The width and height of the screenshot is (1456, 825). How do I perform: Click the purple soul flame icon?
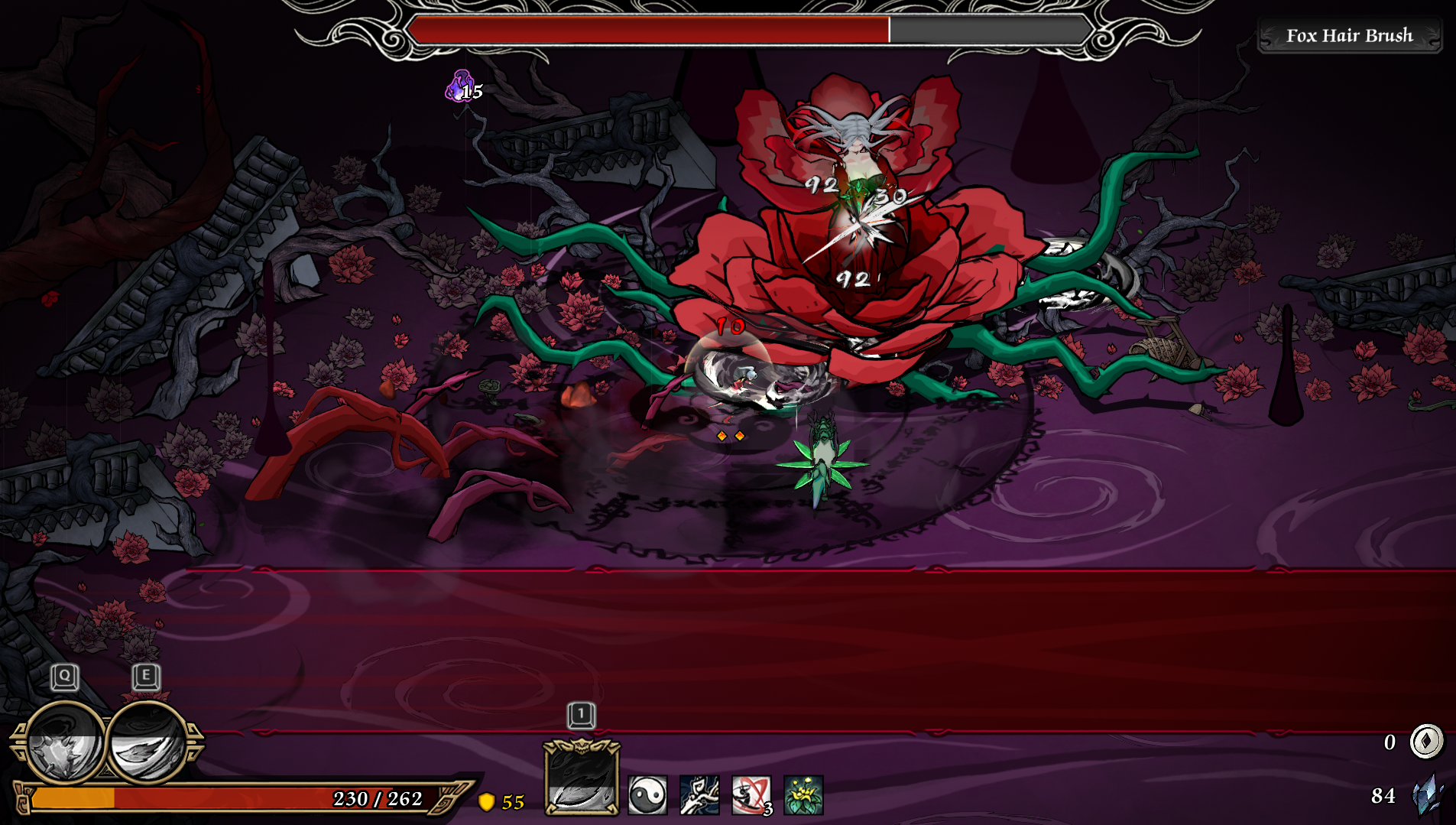tap(459, 86)
